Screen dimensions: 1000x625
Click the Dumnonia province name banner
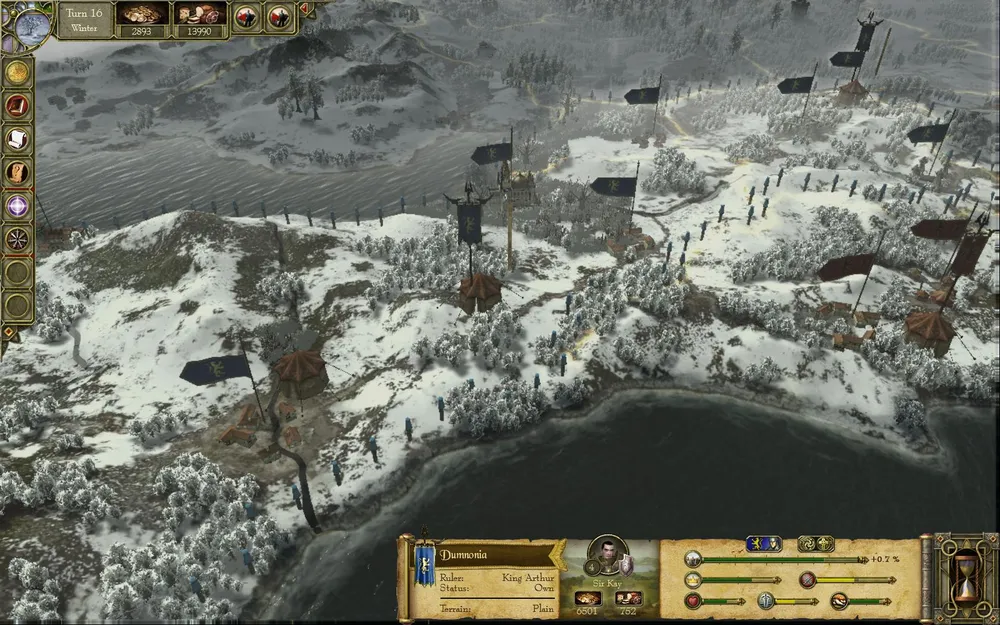click(494, 555)
